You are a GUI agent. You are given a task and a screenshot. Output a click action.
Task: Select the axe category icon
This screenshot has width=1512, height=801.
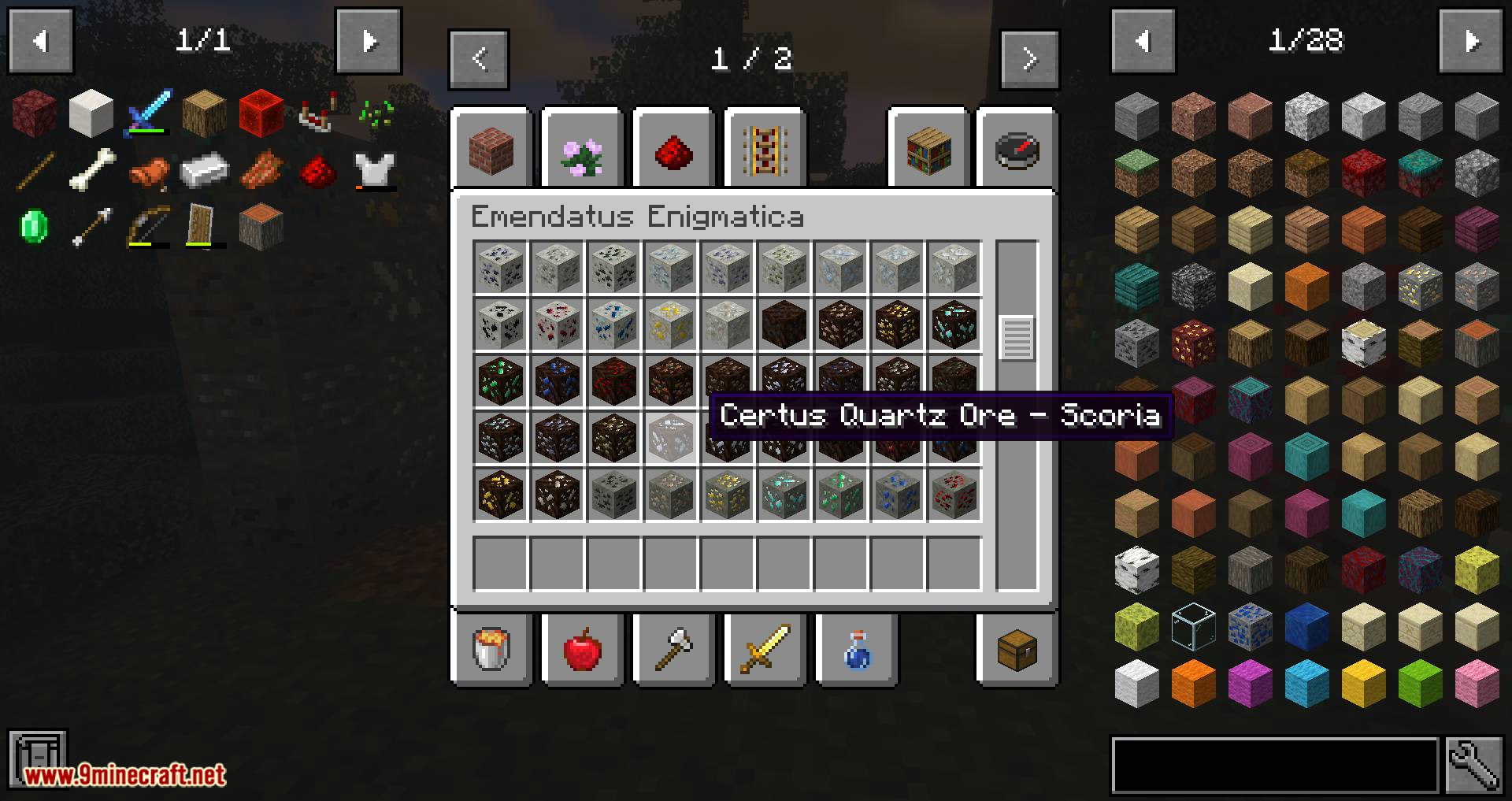[674, 650]
